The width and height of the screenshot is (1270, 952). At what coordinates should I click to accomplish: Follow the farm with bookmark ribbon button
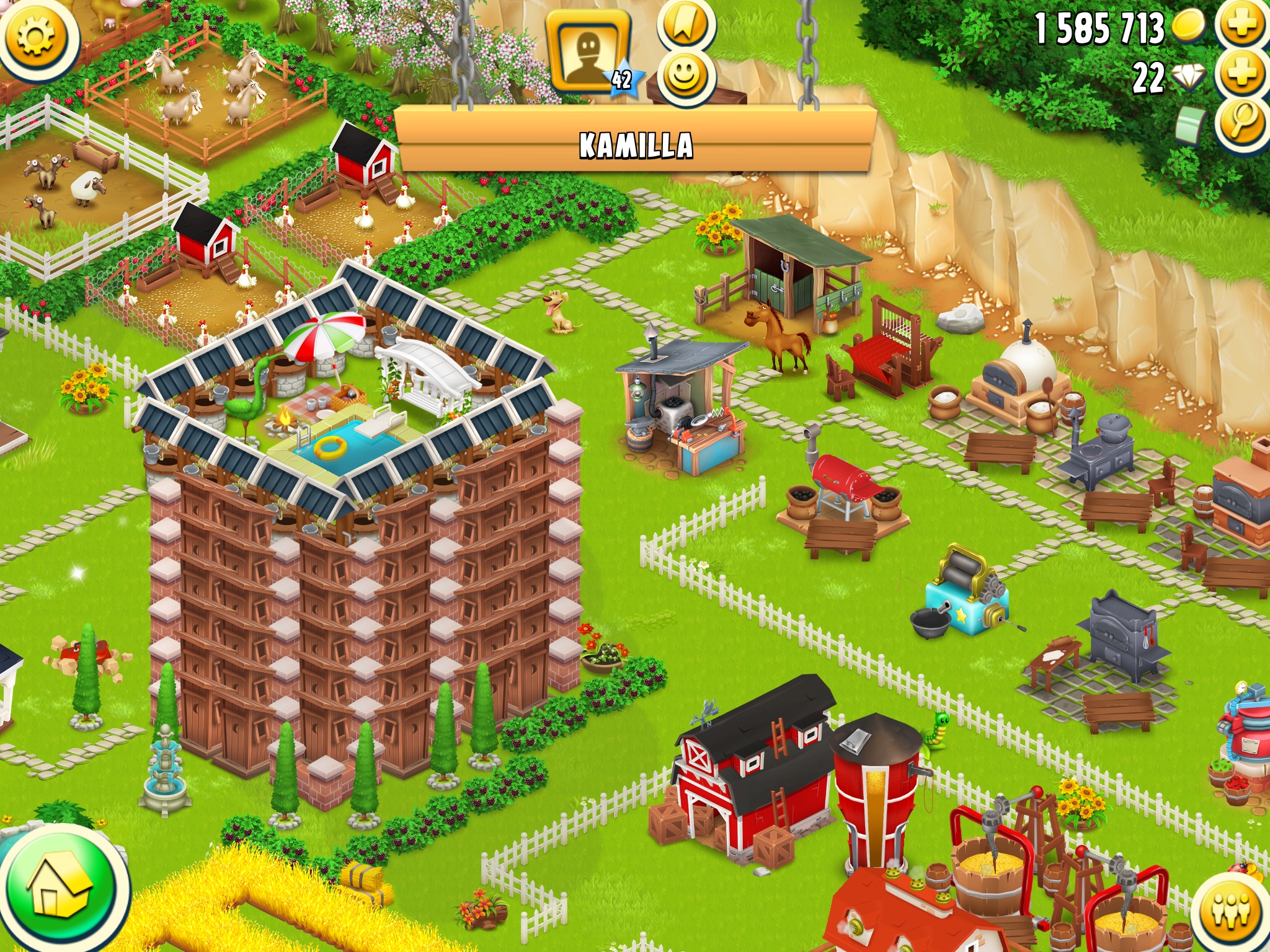tap(685, 25)
